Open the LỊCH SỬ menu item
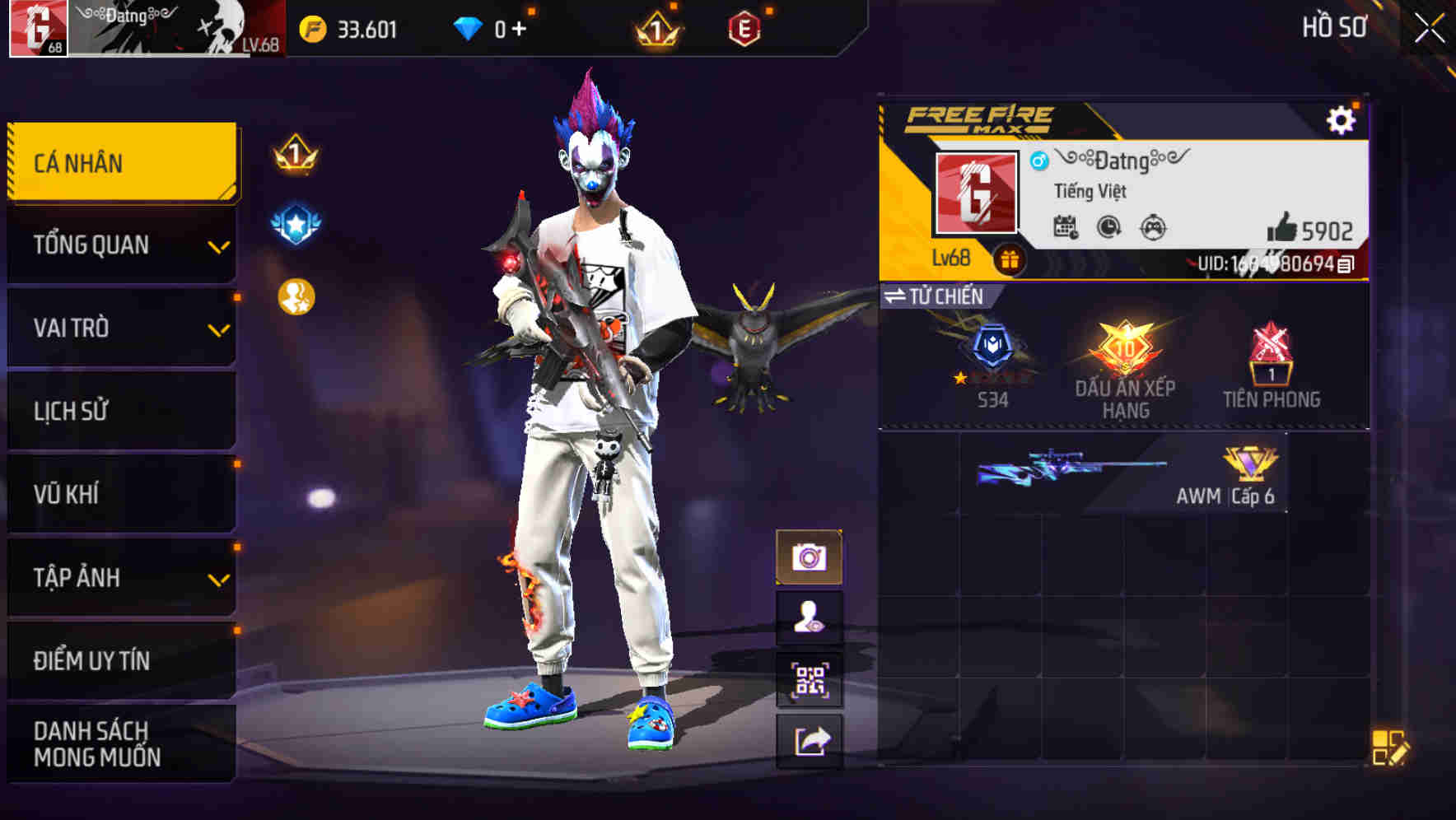This screenshot has height=820, width=1456. pos(120,411)
